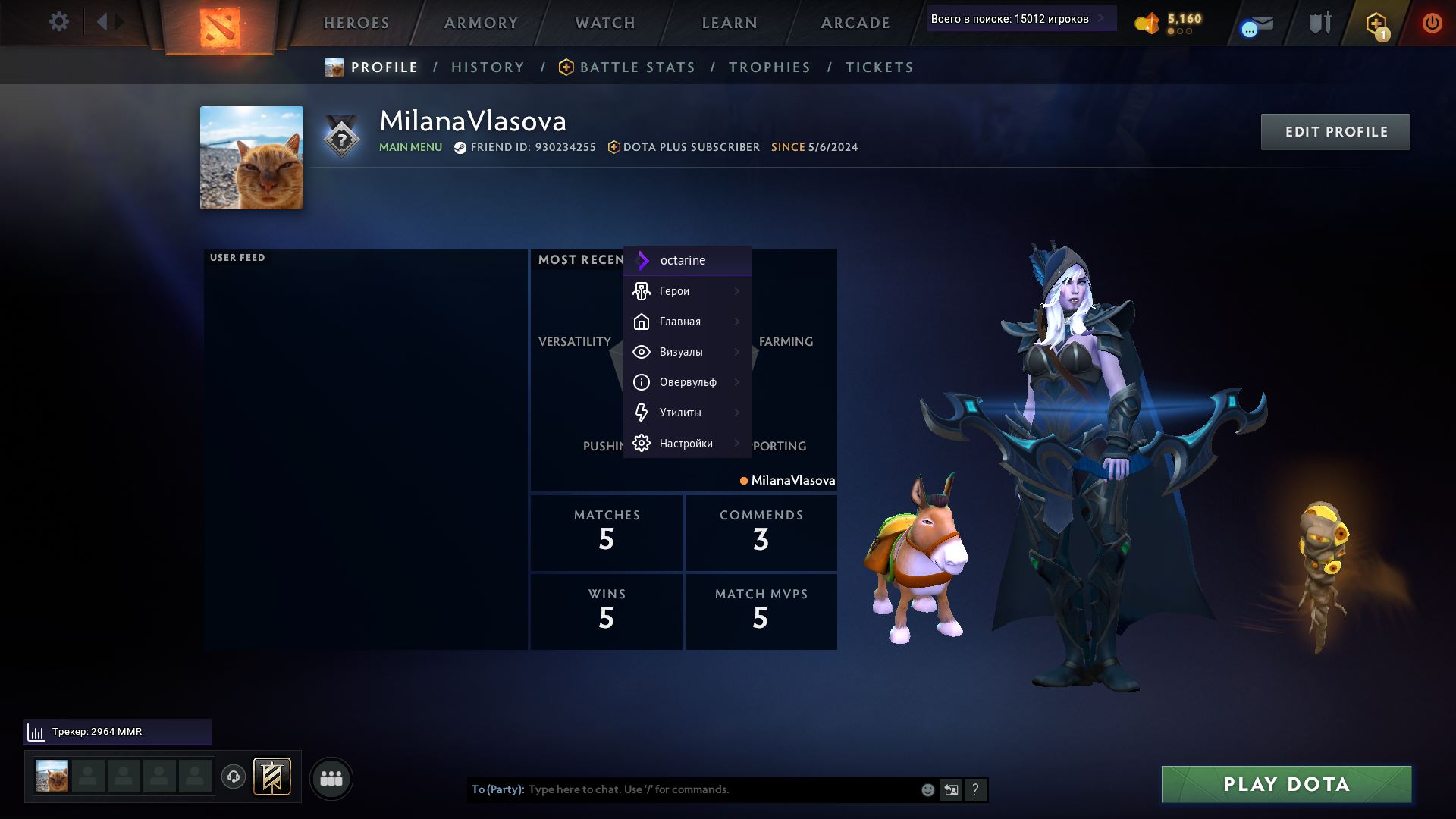This screenshot has width=1456, height=819.
Task: Open the Learn section
Action: (730, 23)
